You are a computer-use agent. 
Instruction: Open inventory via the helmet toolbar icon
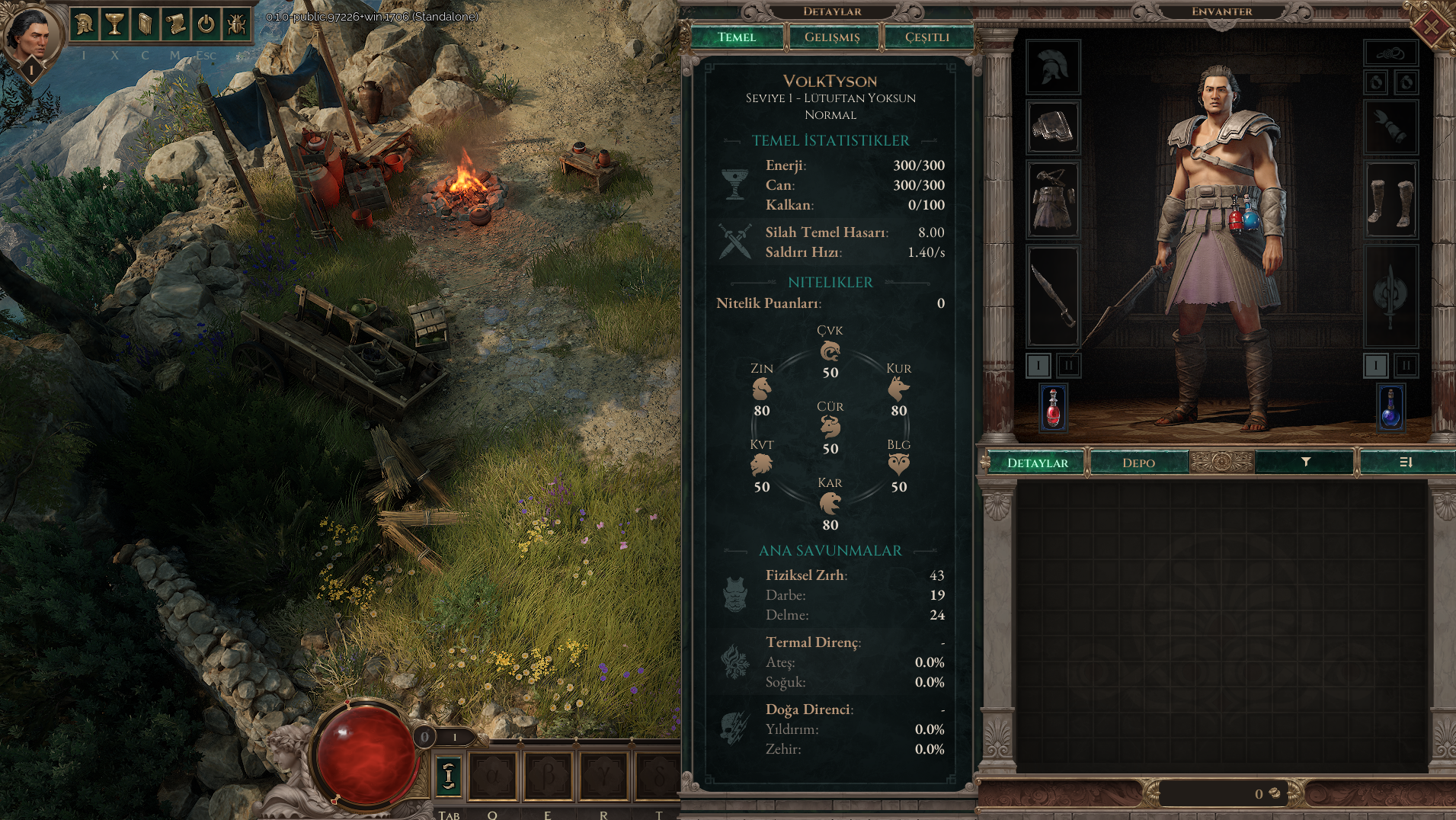(84, 24)
